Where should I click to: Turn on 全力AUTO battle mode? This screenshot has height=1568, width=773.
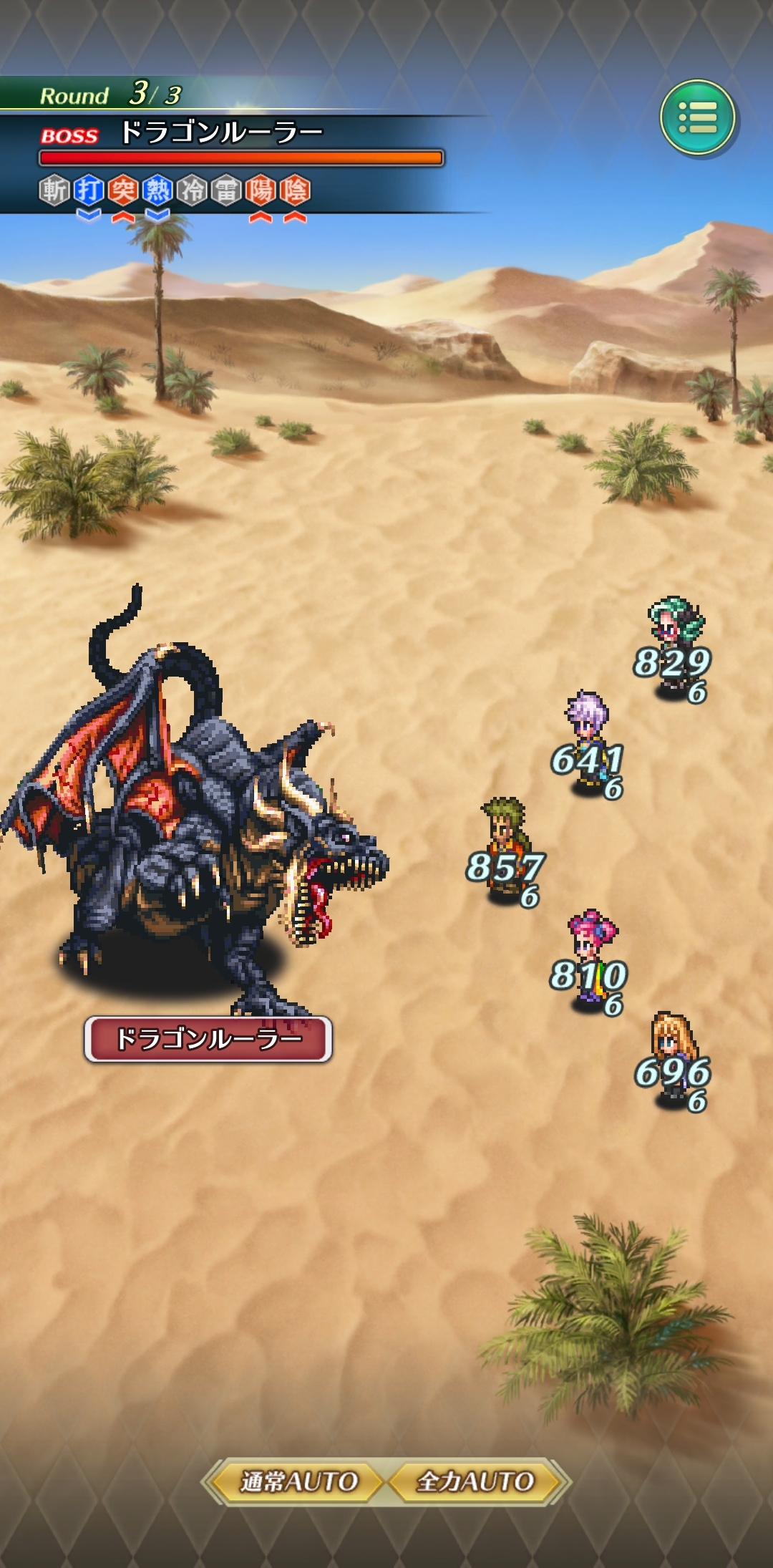pos(476,1481)
